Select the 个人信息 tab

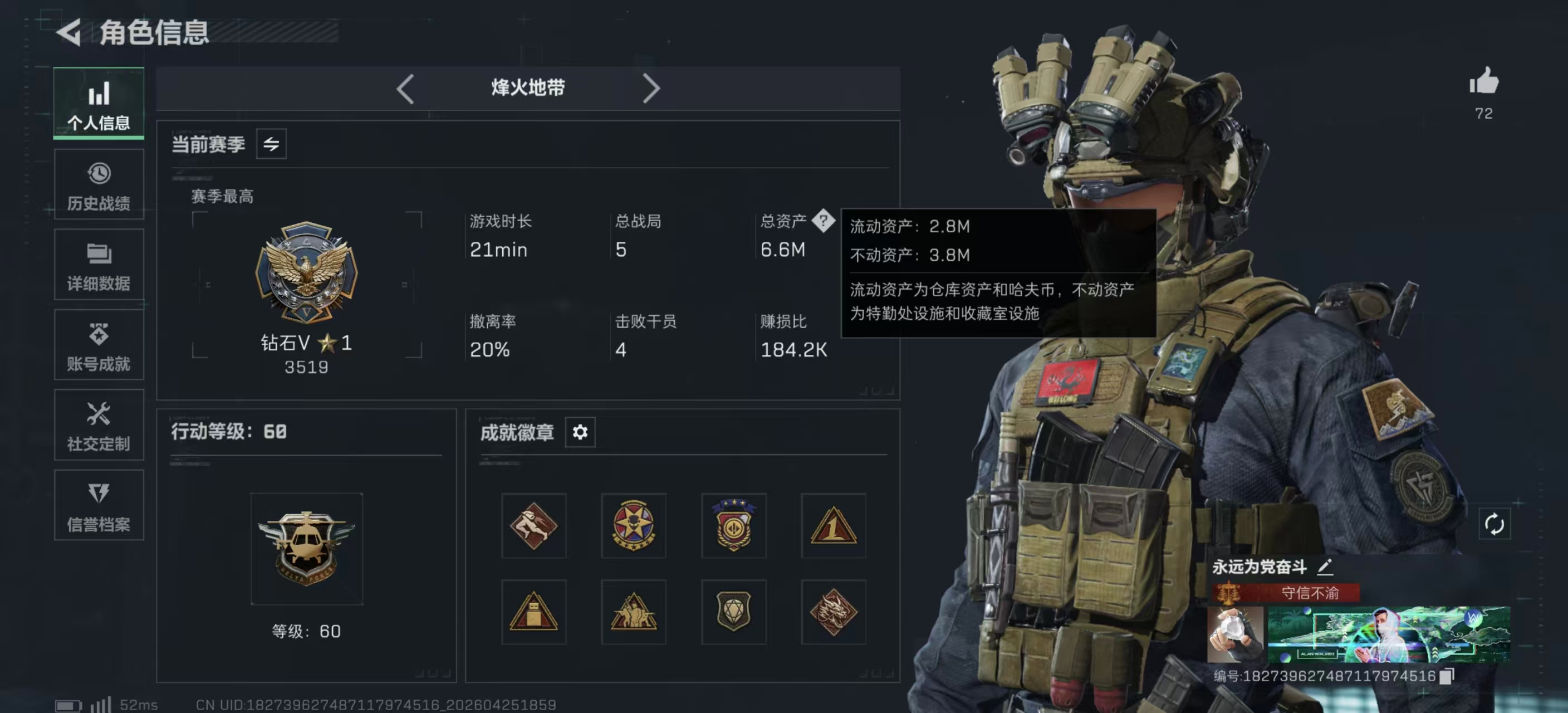(99, 104)
